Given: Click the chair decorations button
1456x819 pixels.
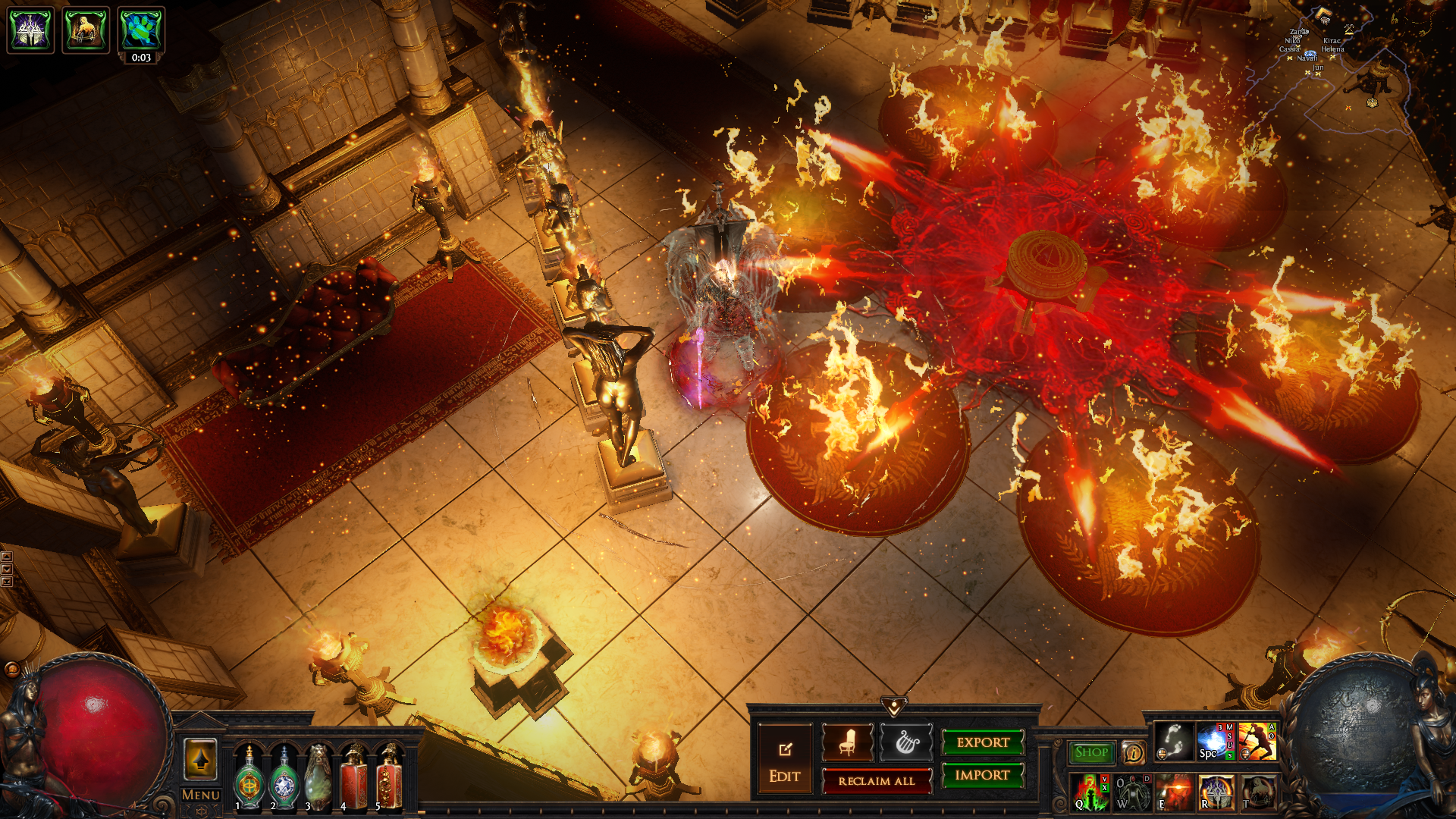Looking at the screenshot, I should pos(847,743).
